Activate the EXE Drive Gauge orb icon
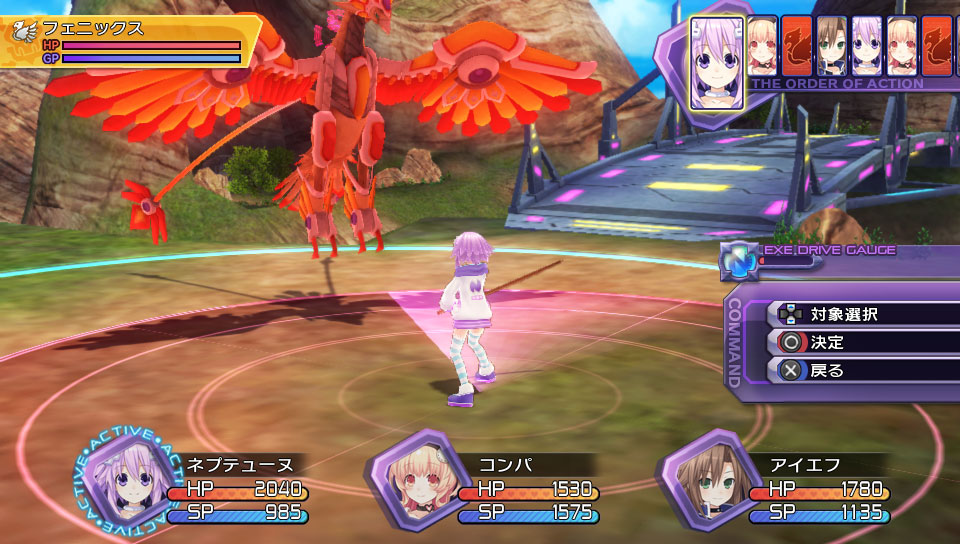 pos(741,260)
